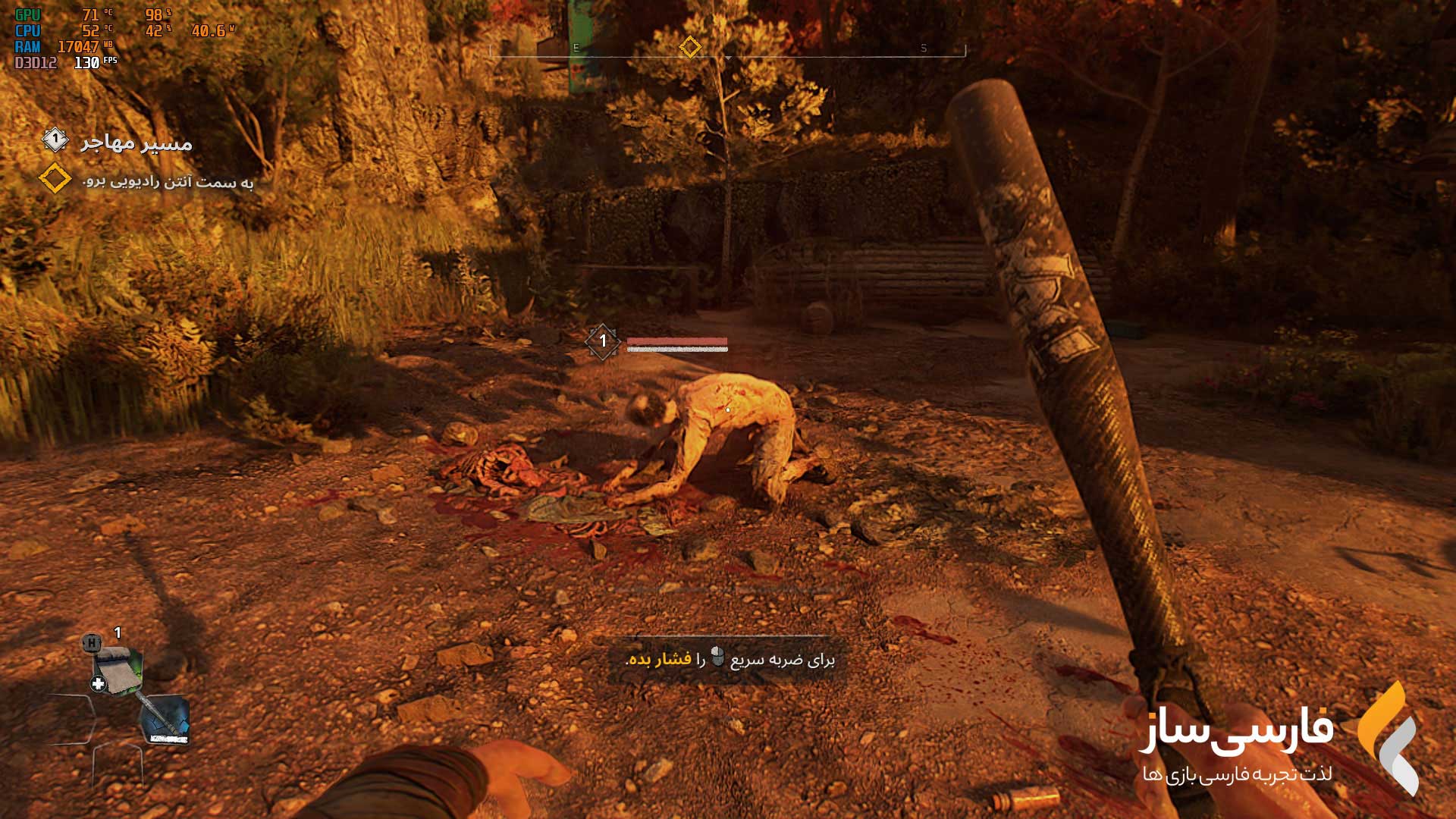Select the radio antenna objective in quest tracker
Image resolution: width=1456 pixels, height=819 pixels.
coord(167,182)
